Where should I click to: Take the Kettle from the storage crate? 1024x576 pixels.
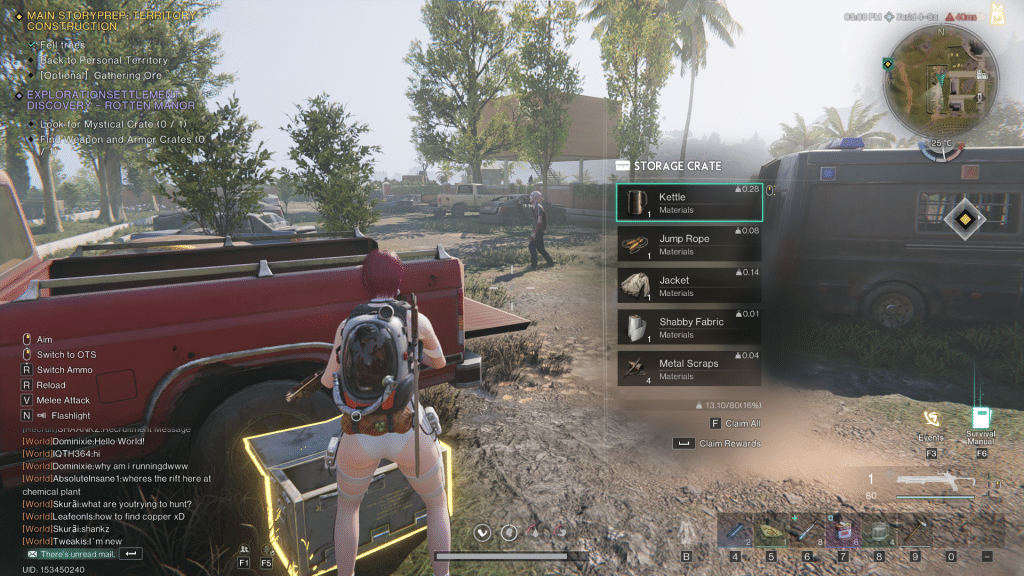point(689,203)
